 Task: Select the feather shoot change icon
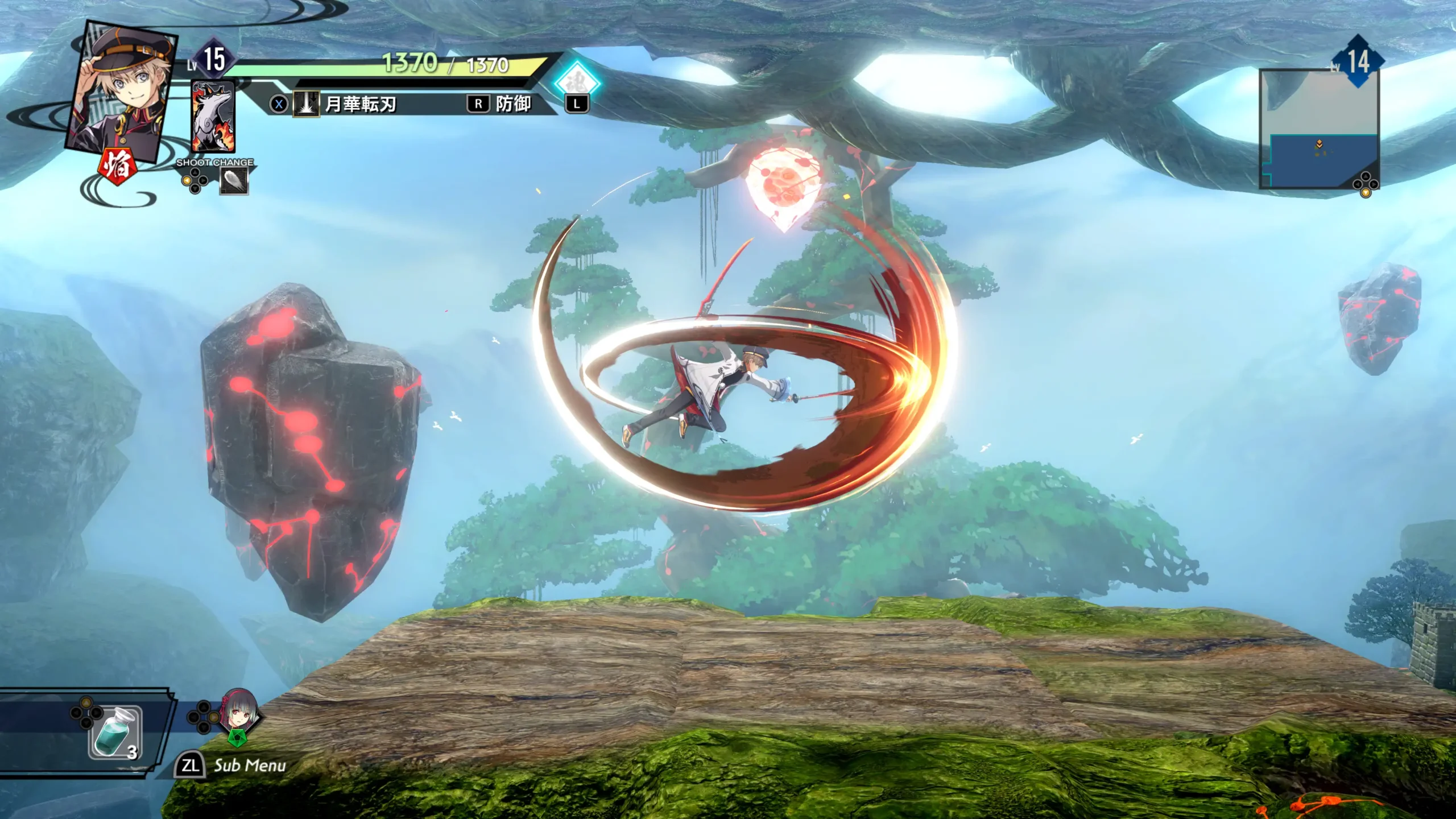pyautogui.click(x=234, y=182)
